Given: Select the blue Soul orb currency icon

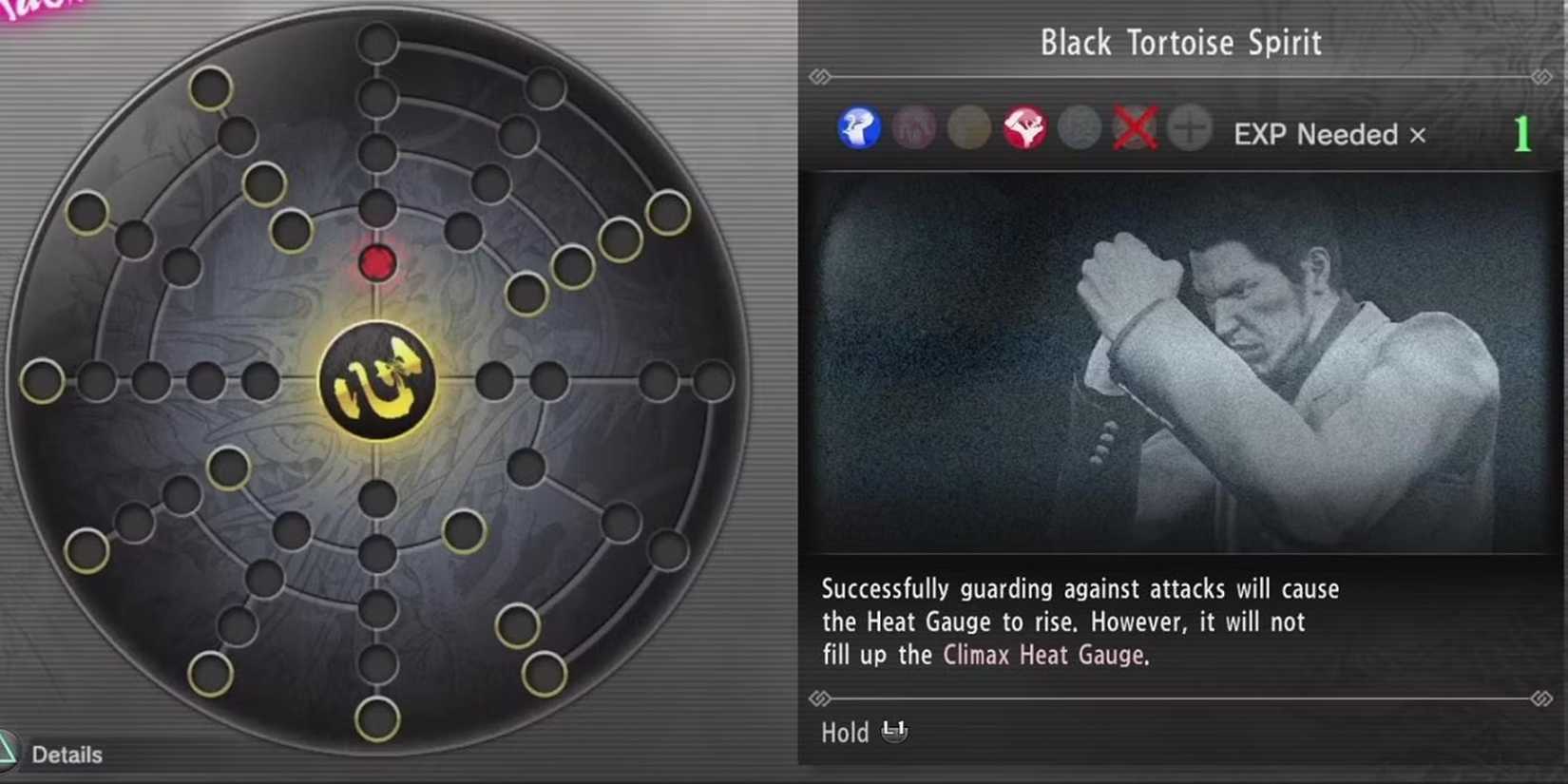Looking at the screenshot, I should (x=860, y=126).
